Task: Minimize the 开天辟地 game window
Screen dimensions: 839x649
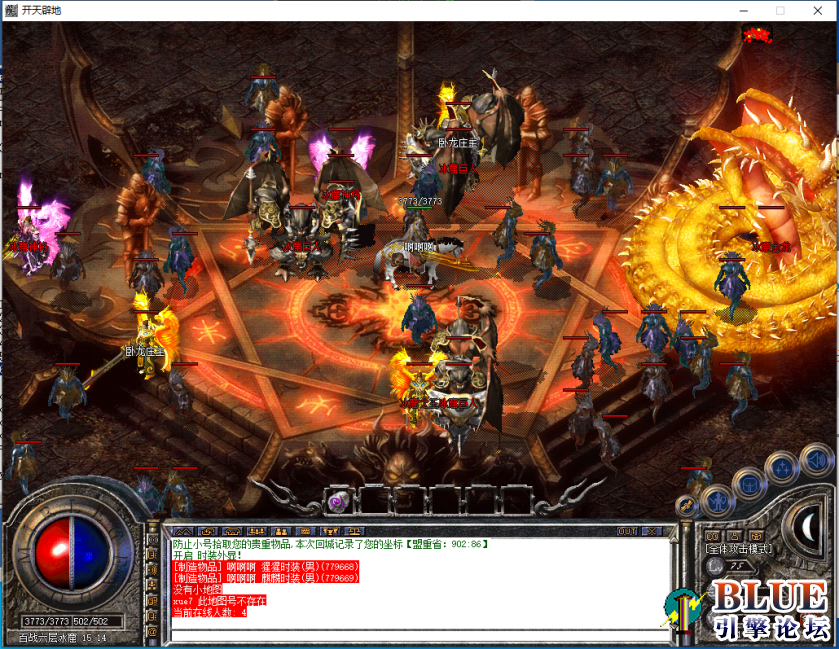Action: point(745,10)
